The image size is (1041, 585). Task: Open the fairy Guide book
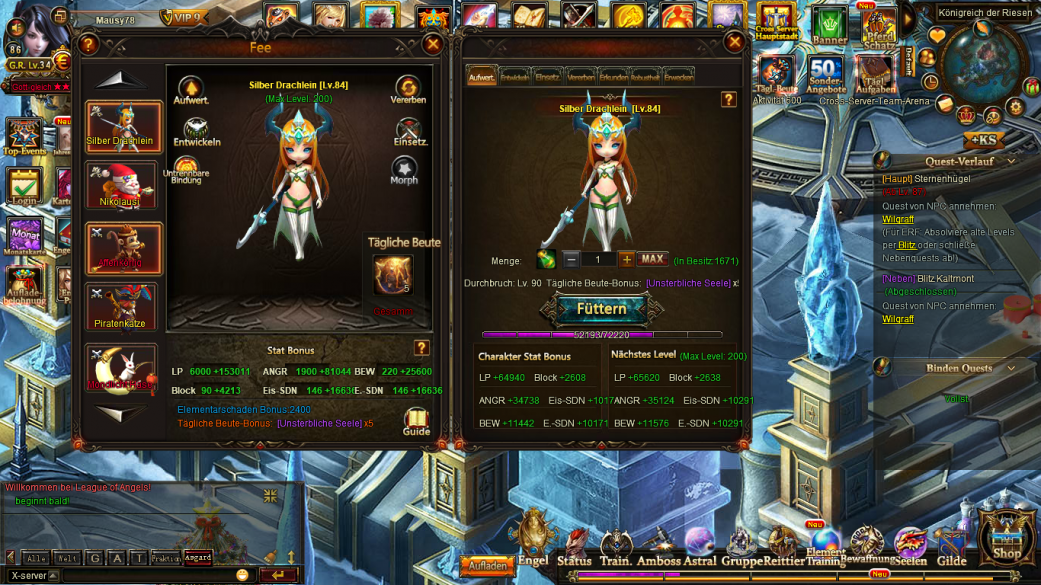click(x=416, y=421)
